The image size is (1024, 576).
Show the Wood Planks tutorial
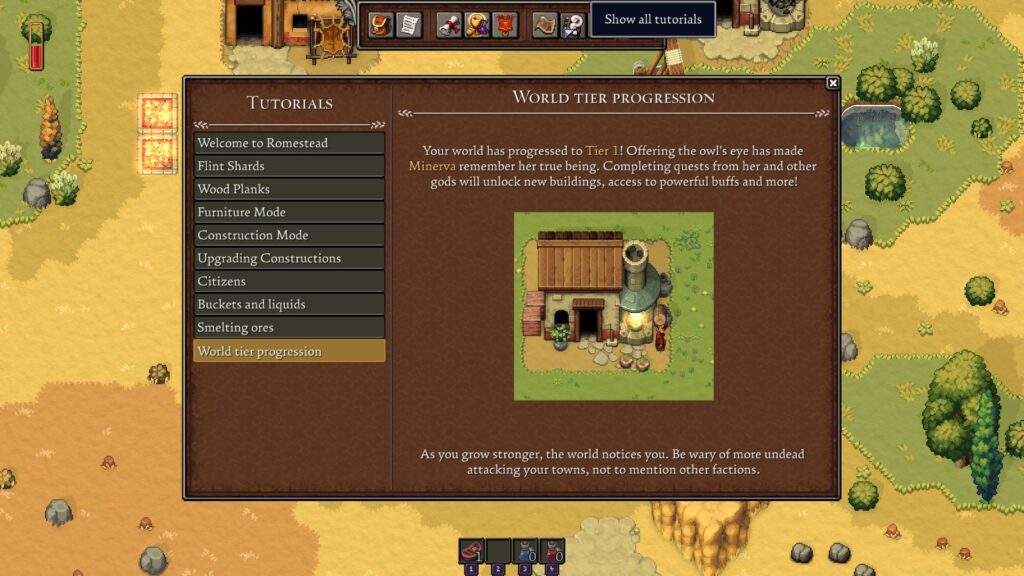click(x=289, y=189)
